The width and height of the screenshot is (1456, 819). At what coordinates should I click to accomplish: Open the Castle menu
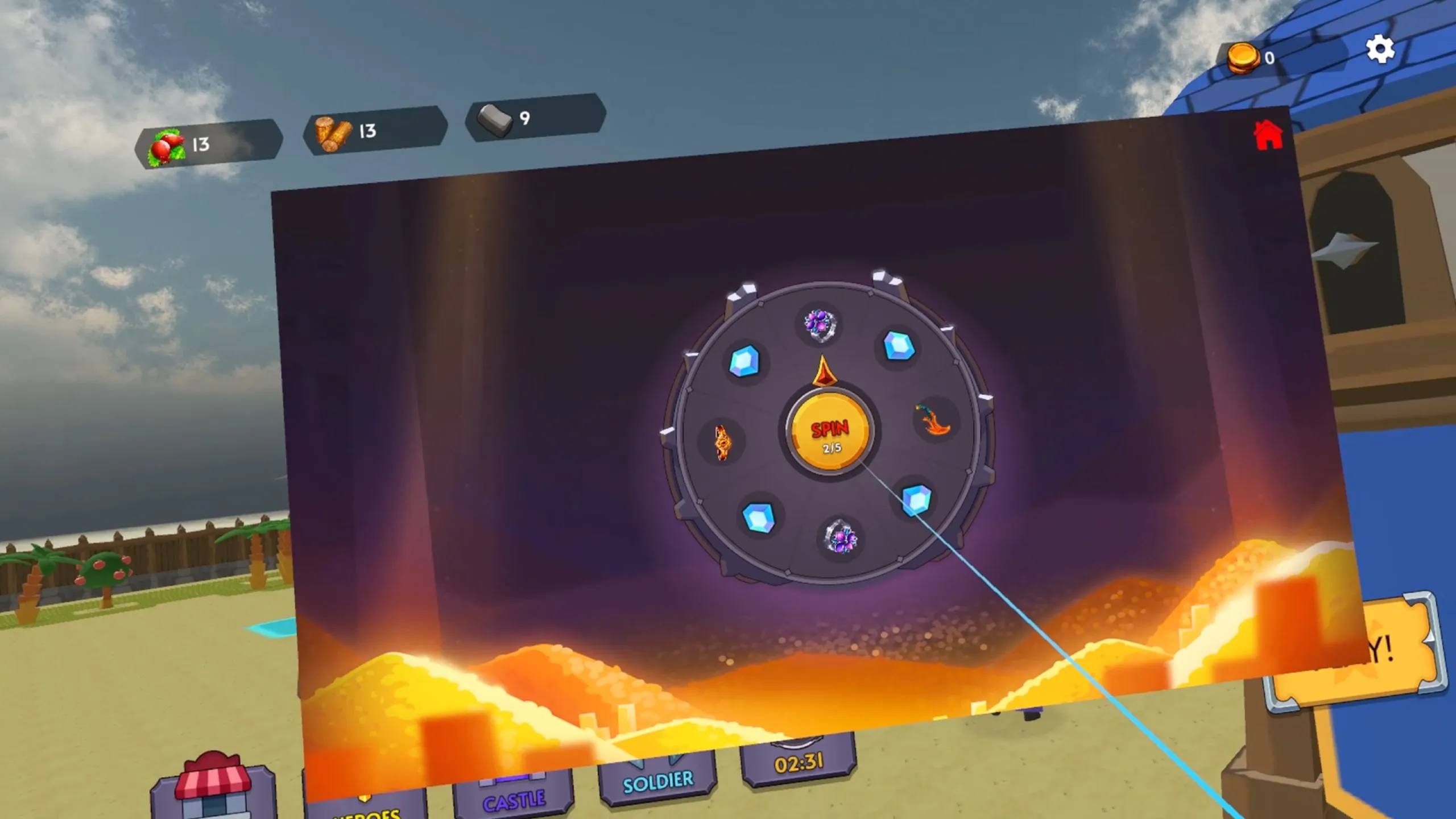tap(513, 800)
